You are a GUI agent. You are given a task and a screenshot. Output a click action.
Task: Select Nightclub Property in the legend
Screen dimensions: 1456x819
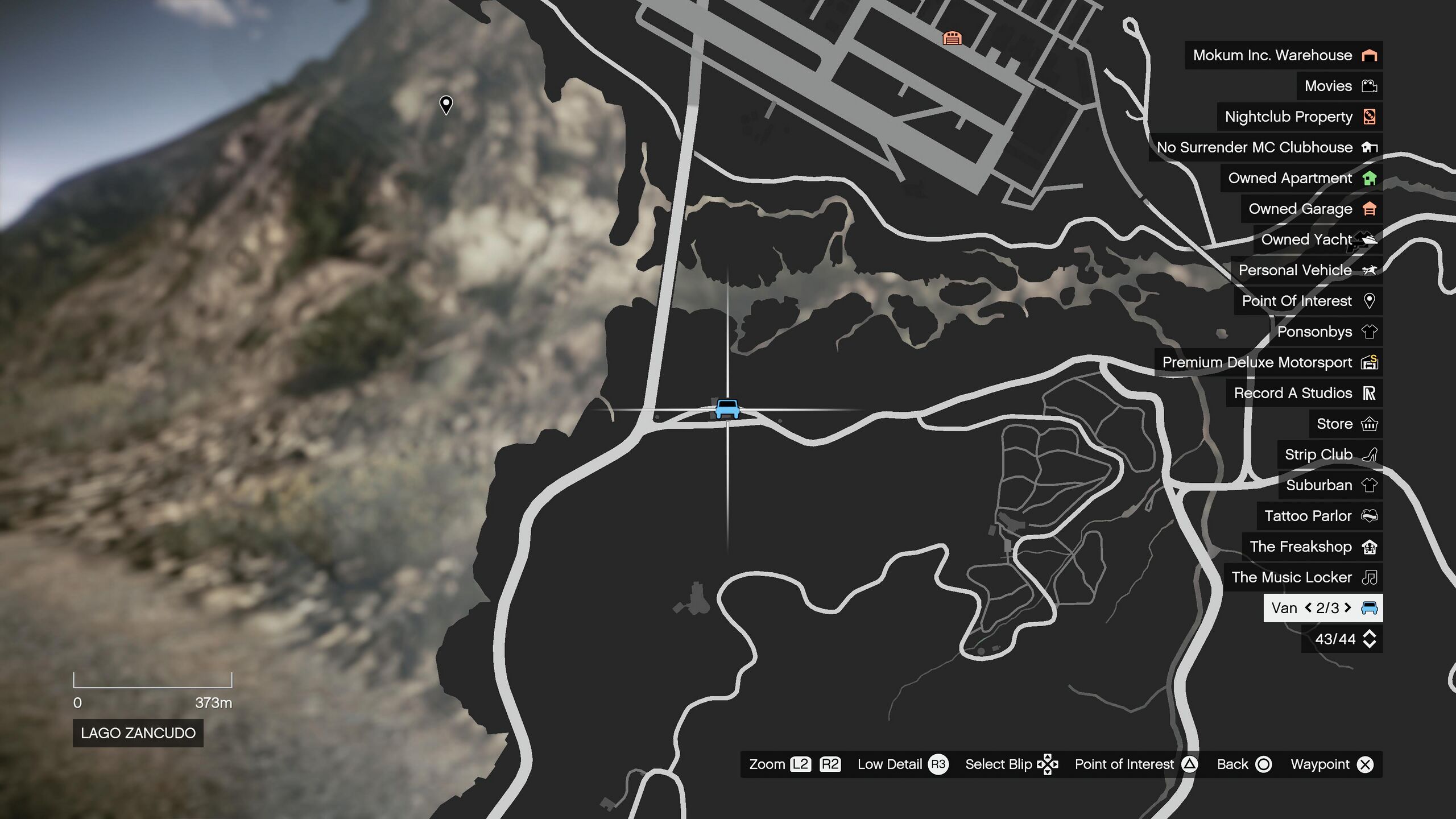(1299, 117)
